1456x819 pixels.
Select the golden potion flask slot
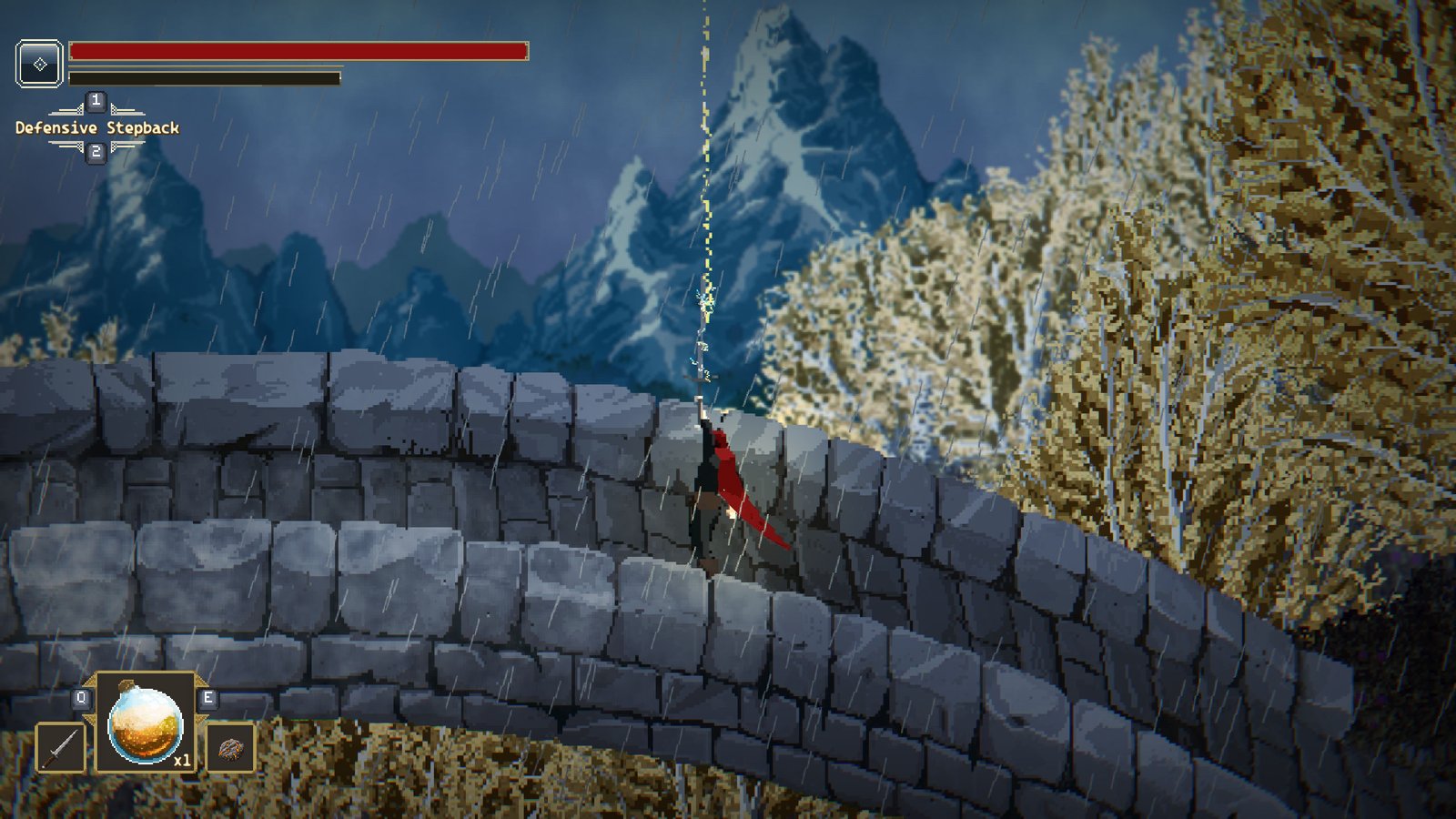[x=146, y=724]
